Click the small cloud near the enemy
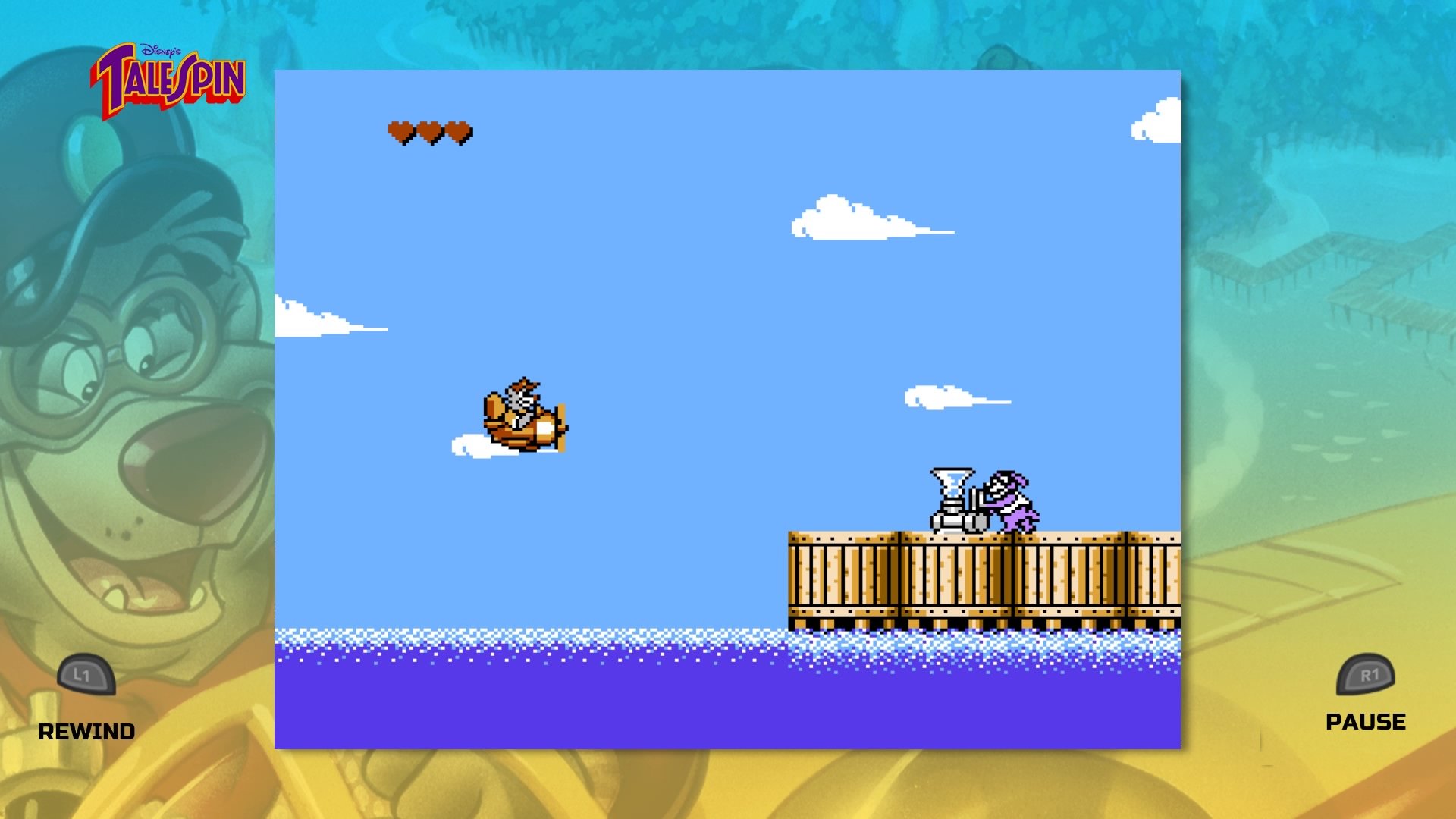Viewport: 1456px width, 819px height. point(940,398)
